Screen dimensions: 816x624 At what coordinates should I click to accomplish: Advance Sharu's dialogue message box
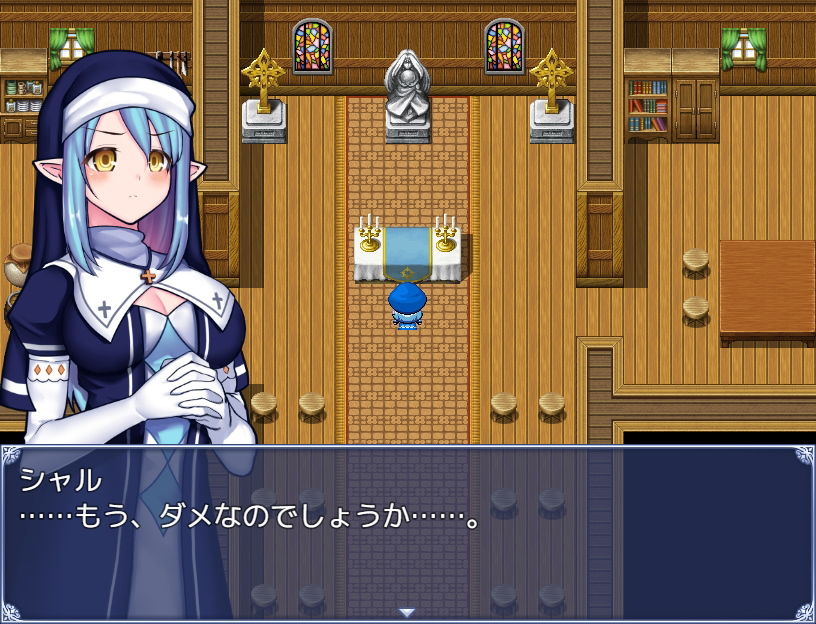[407, 532]
